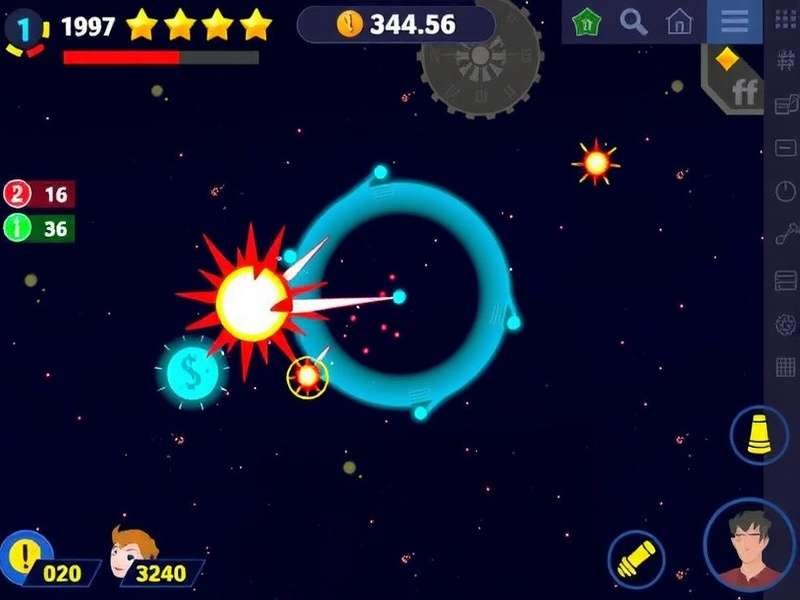The image size is (800, 600).
Task: Use the yellow flashlight ability
Action: 637,557
